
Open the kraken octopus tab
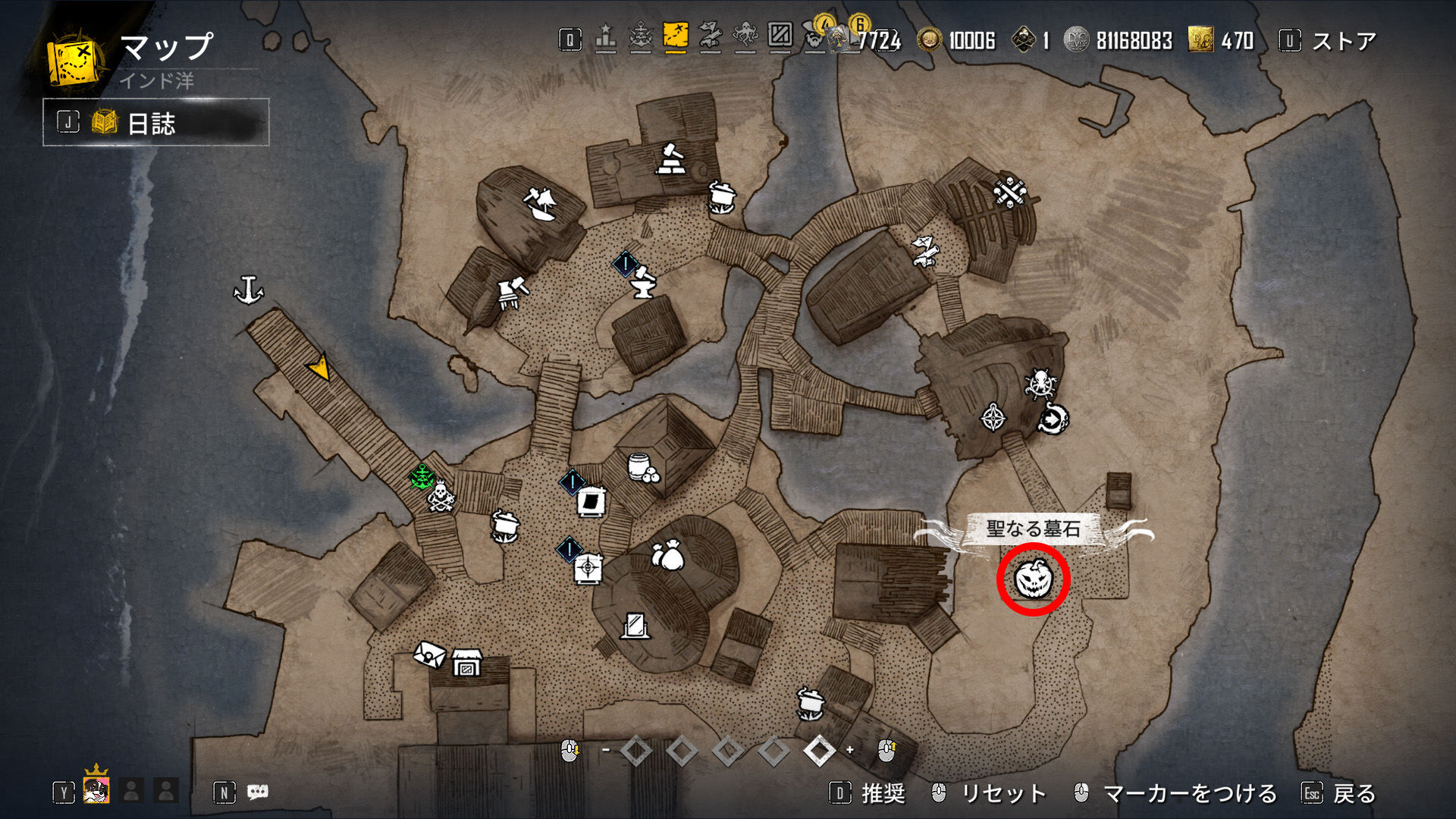(x=745, y=37)
